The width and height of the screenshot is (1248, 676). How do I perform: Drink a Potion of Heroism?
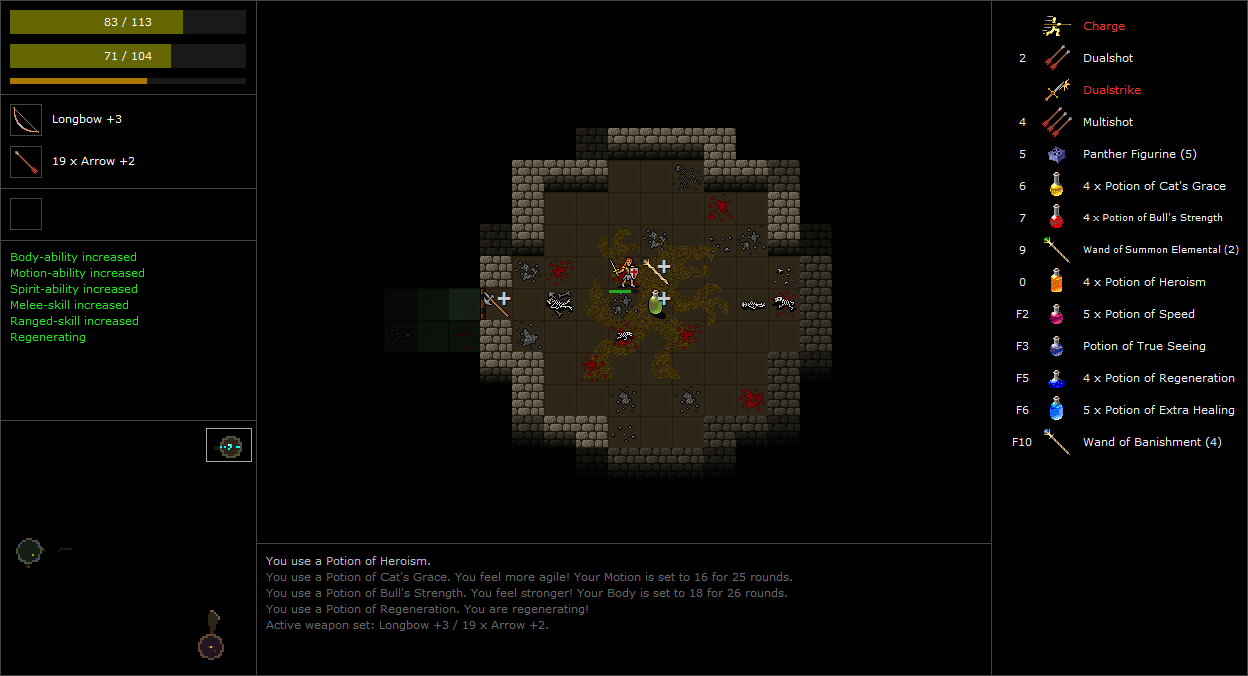[x=1143, y=282]
